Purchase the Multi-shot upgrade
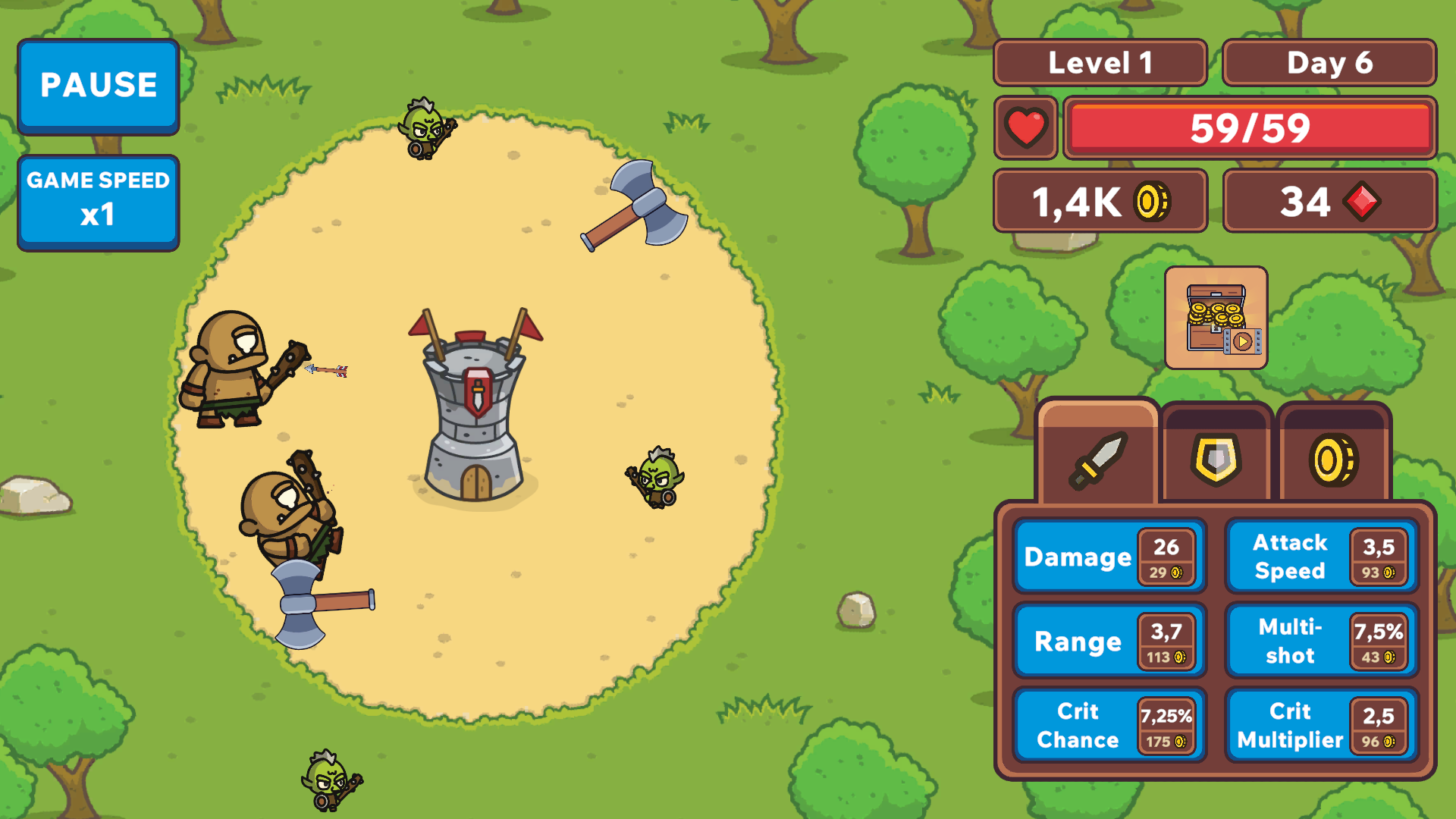Screen dimensions: 1456x819 click(1321, 641)
